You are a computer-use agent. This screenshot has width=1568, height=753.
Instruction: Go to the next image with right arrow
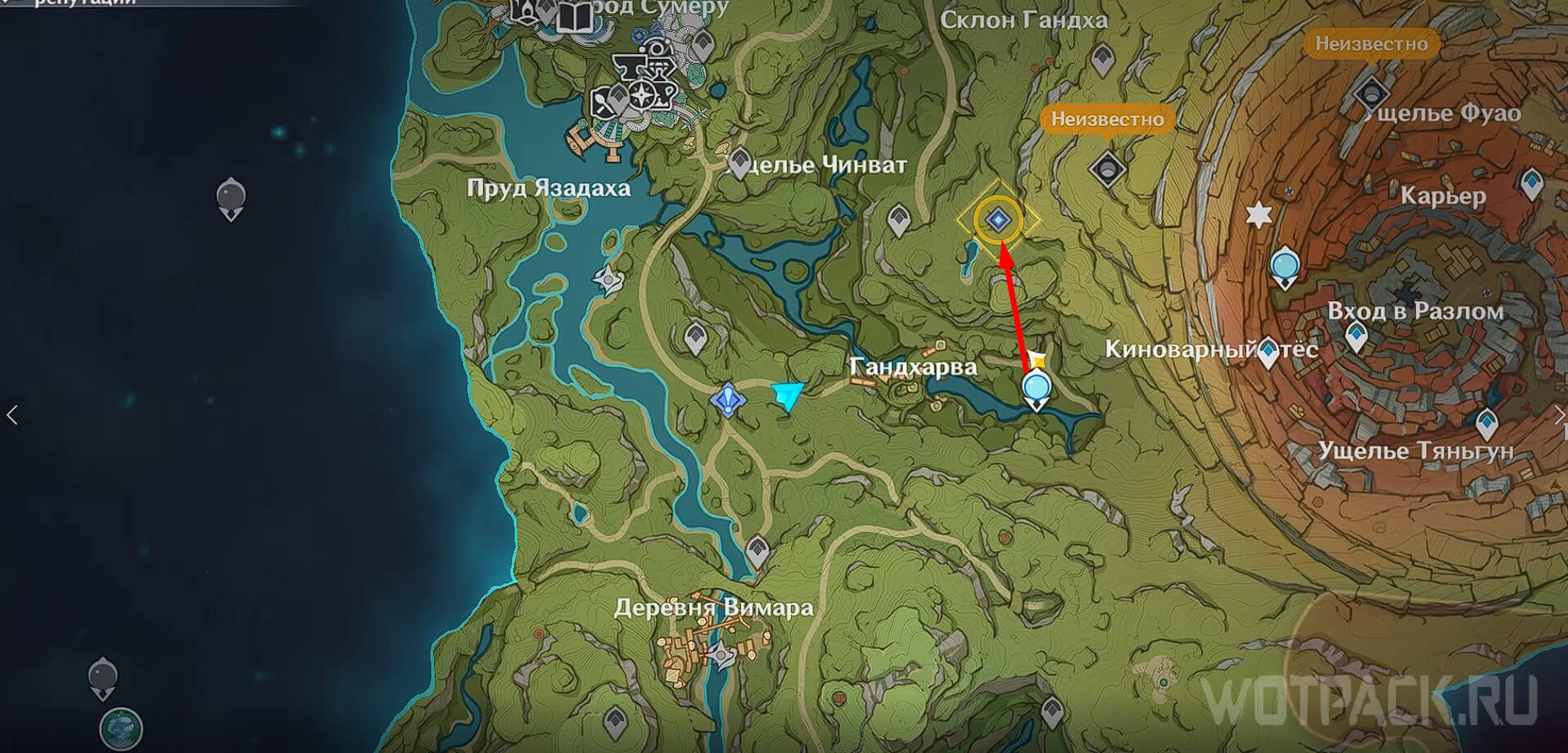point(1557,415)
